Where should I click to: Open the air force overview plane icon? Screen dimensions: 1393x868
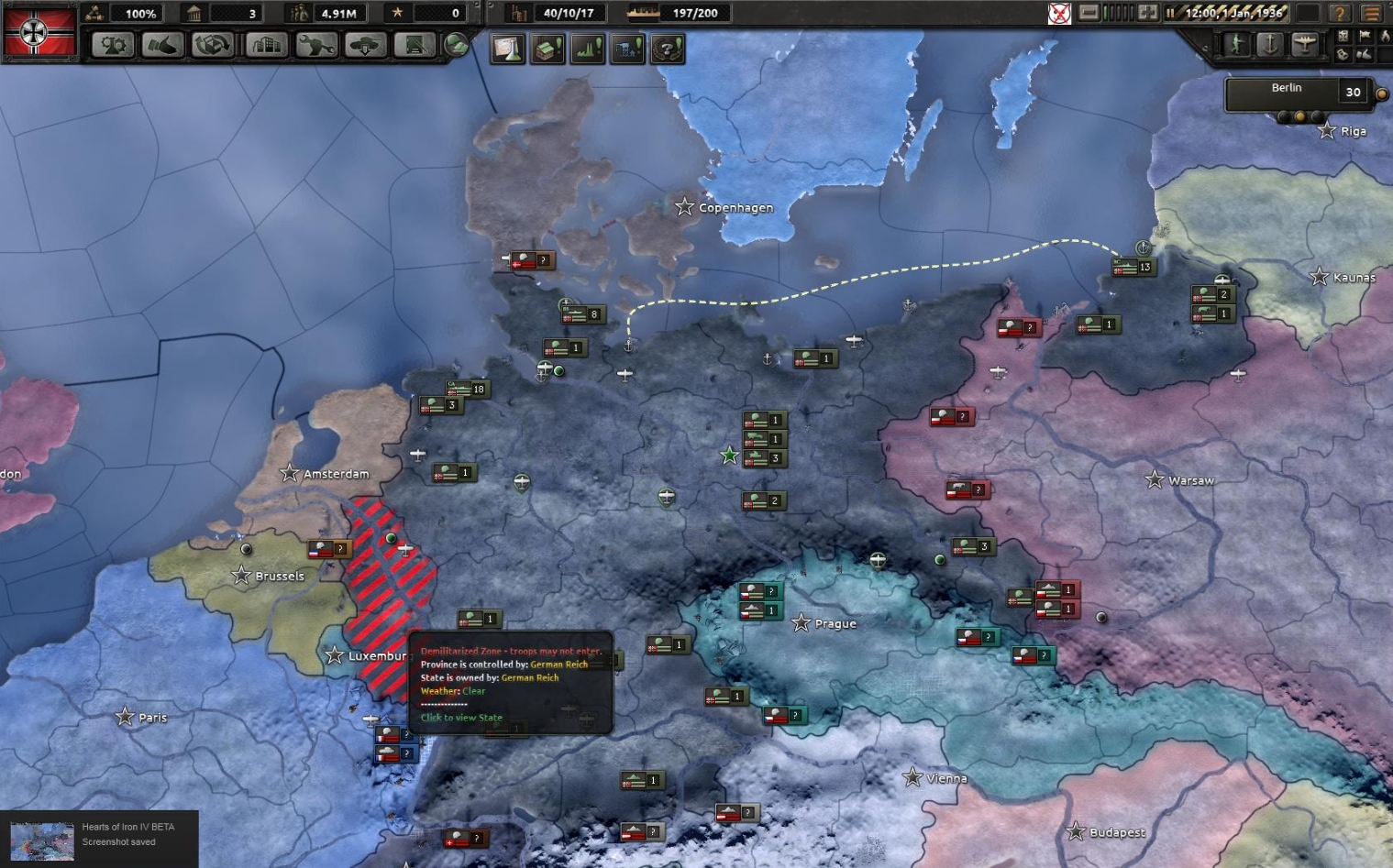click(1303, 42)
